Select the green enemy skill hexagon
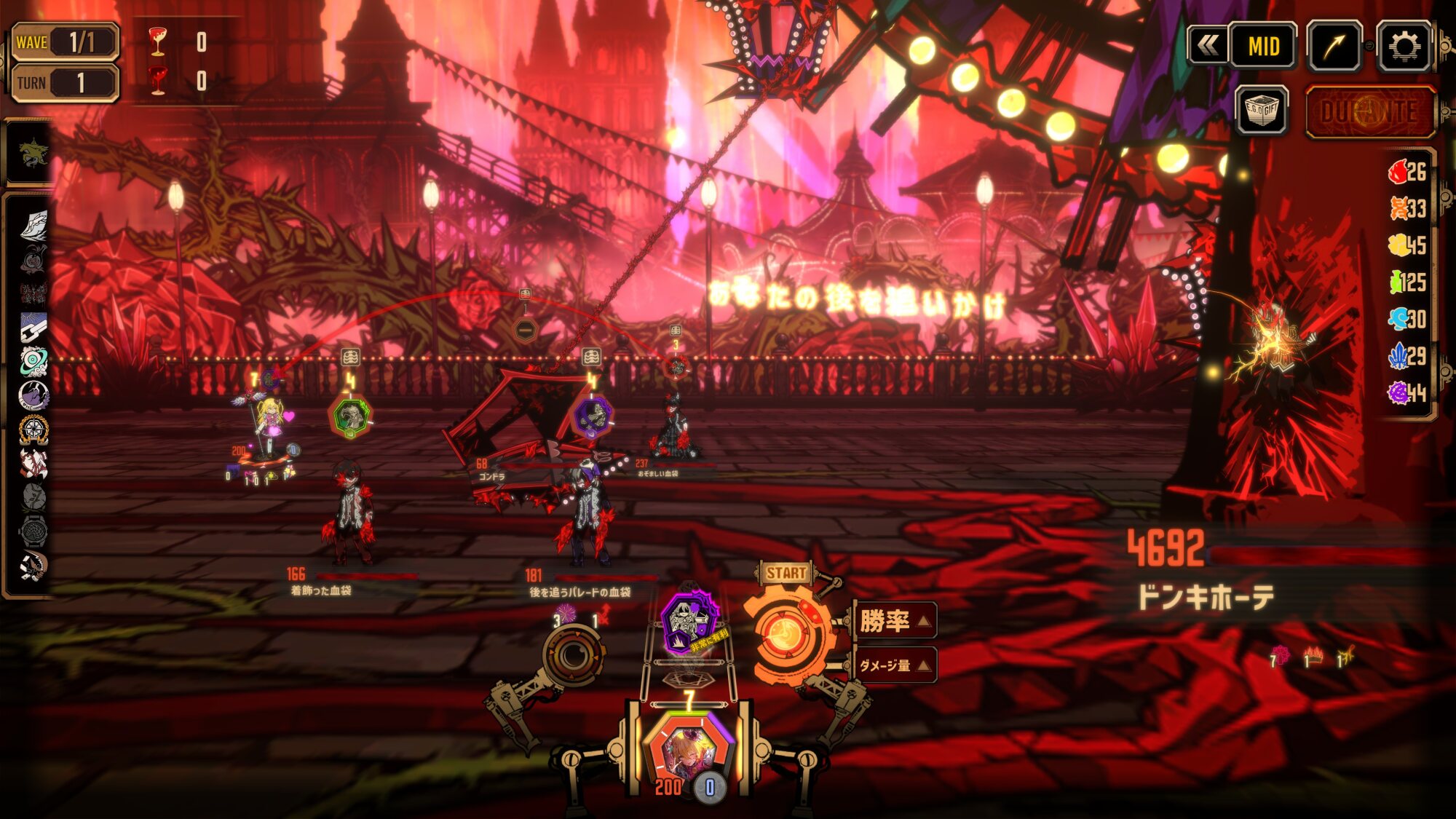 351,416
